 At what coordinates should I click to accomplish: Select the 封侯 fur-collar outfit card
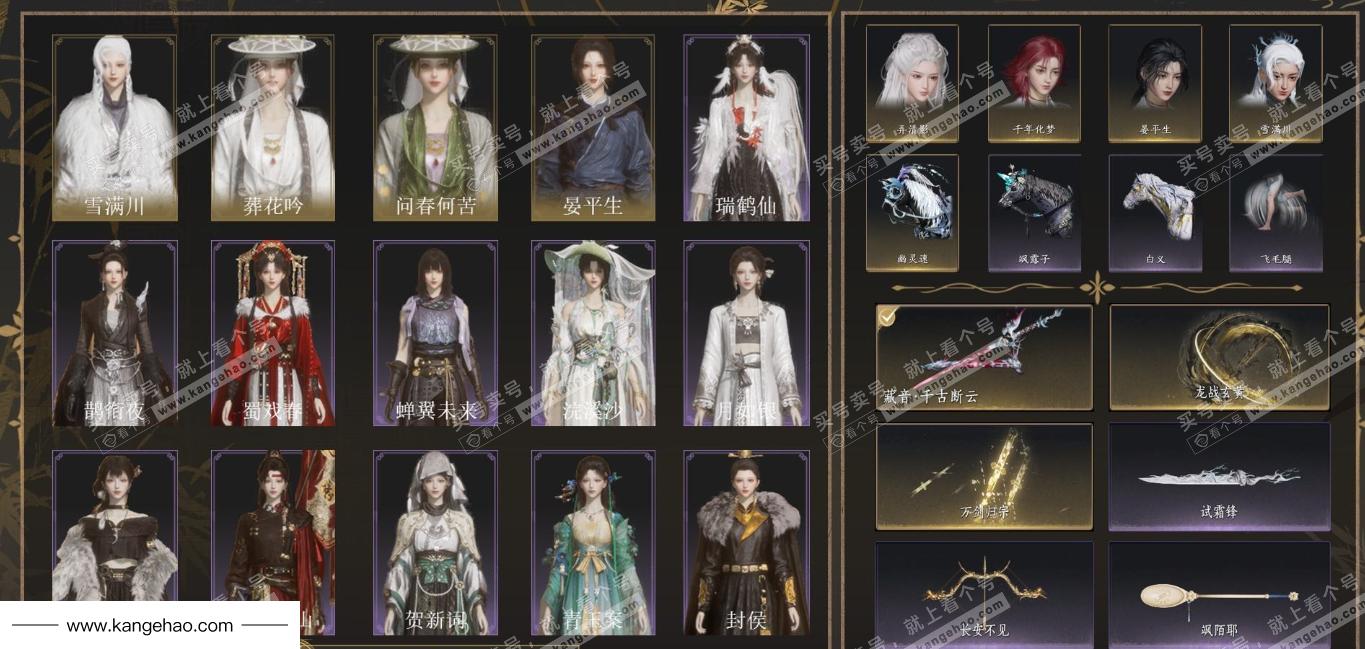pyautogui.click(x=746, y=542)
